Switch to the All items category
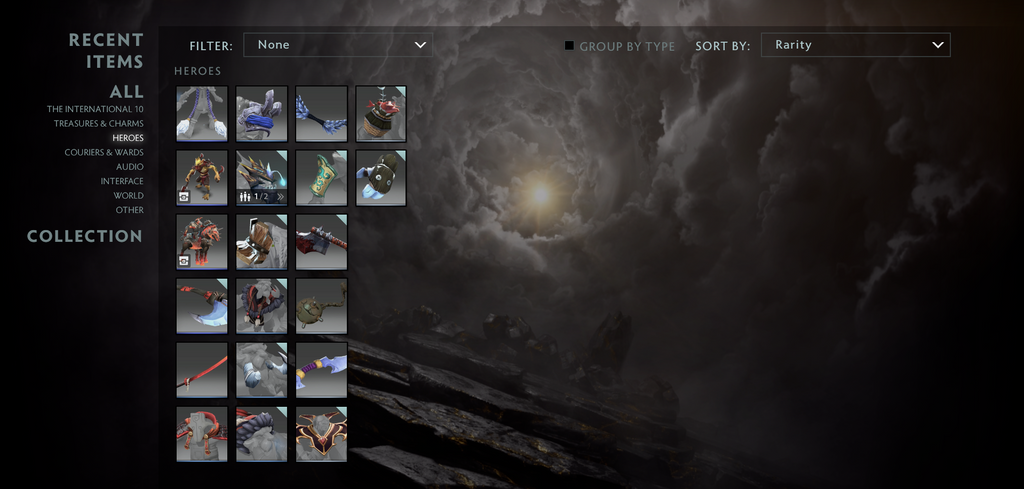 tap(126, 91)
